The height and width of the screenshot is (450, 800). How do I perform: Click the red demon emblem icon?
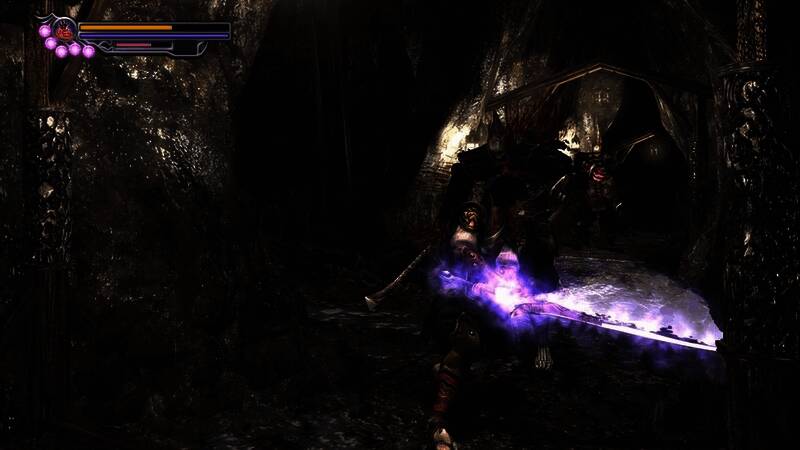(x=65, y=30)
